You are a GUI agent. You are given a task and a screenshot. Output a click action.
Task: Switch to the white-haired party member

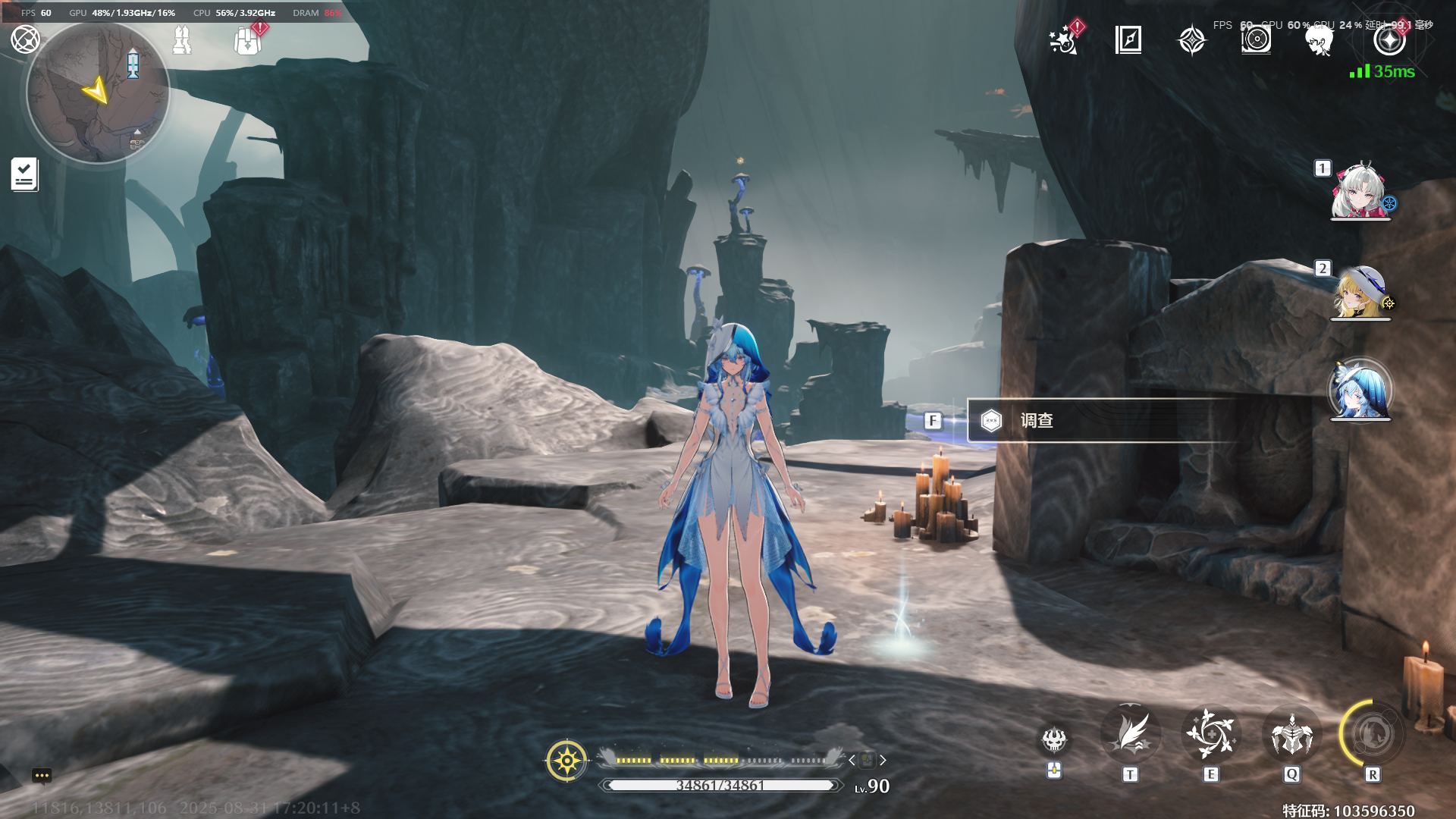tap(1360, 190)
